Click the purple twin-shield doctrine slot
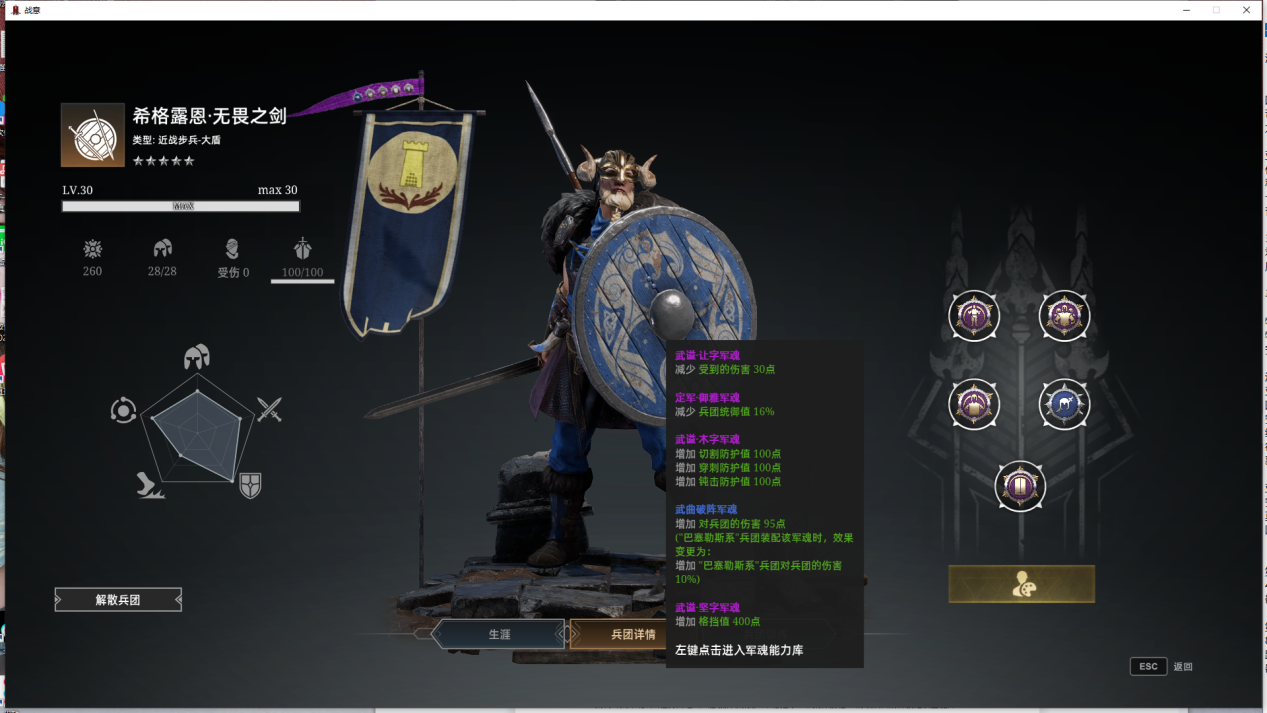1267x713 pixels. [1020, 486]
